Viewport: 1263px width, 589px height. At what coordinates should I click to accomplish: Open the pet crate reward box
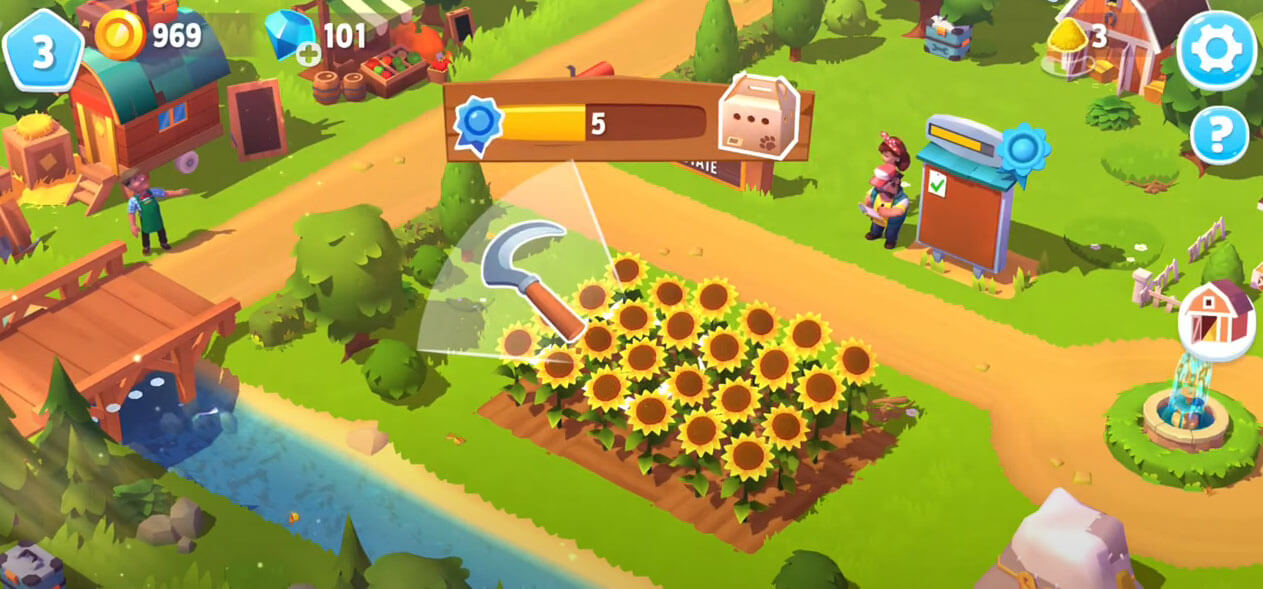click(759, 117)
